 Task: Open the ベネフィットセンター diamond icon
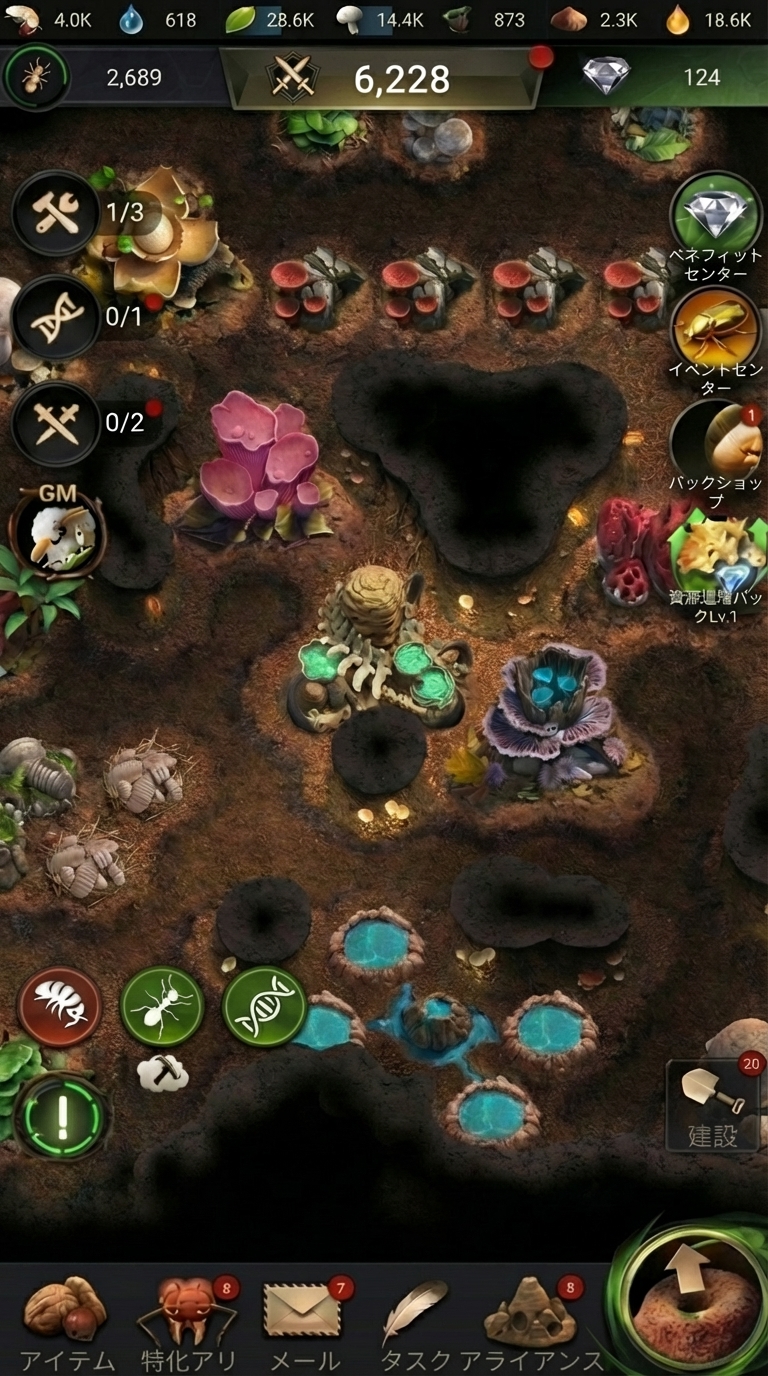(715, 215)
